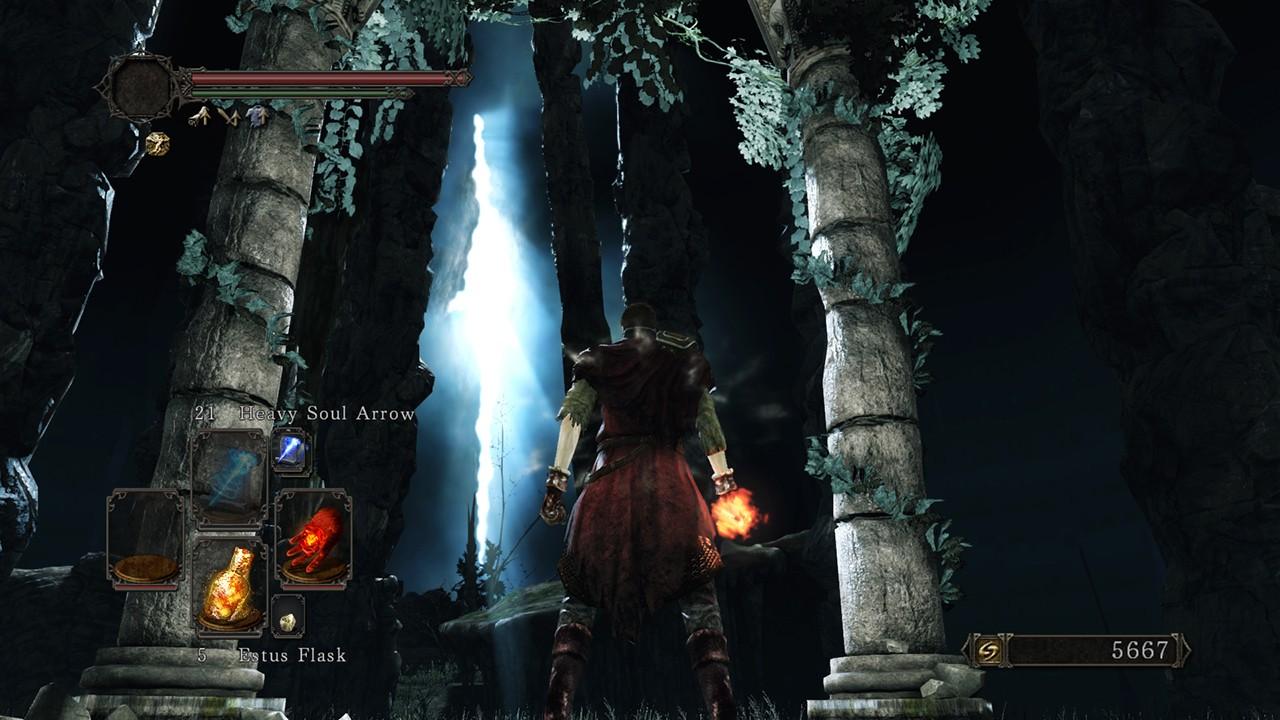Click the round portrait frame beside health bar
This screenshot has height=720, width=1280.
(x=141, y=87)
